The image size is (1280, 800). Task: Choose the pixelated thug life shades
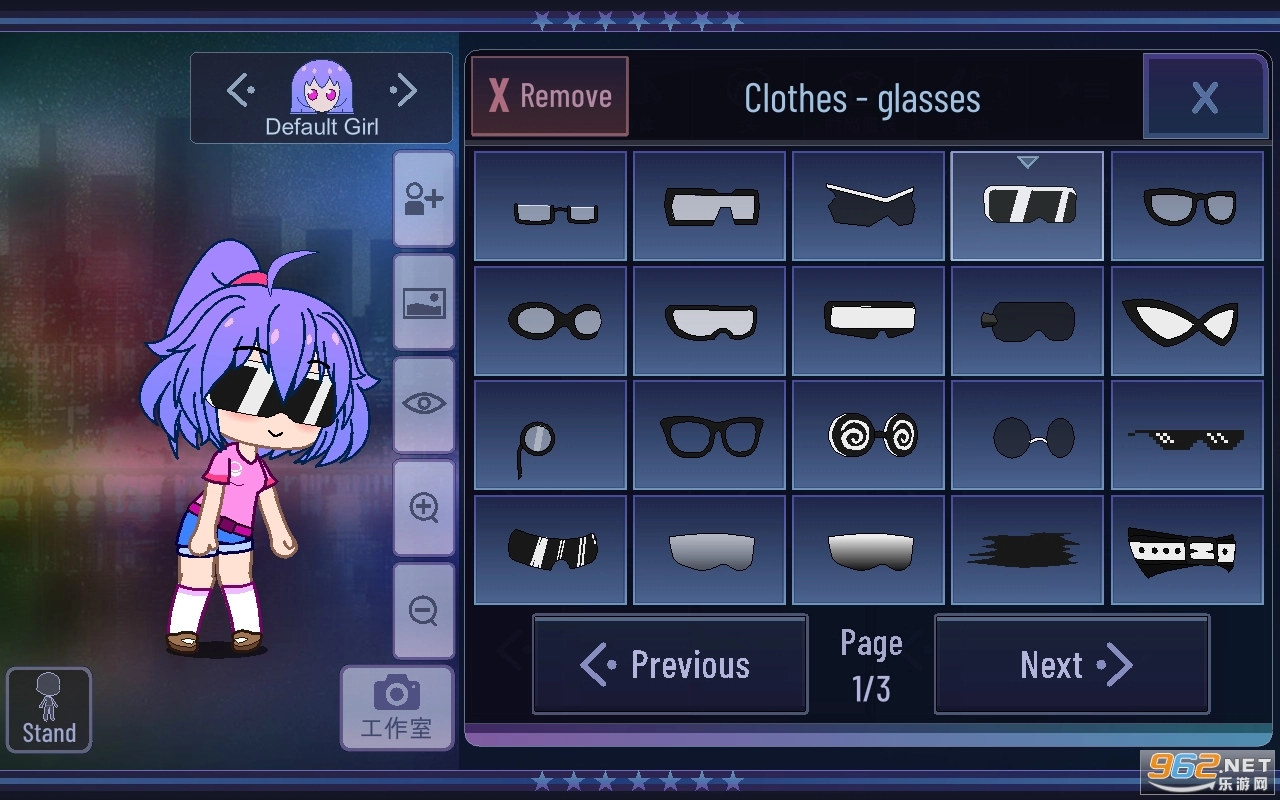coord(1186,435)
